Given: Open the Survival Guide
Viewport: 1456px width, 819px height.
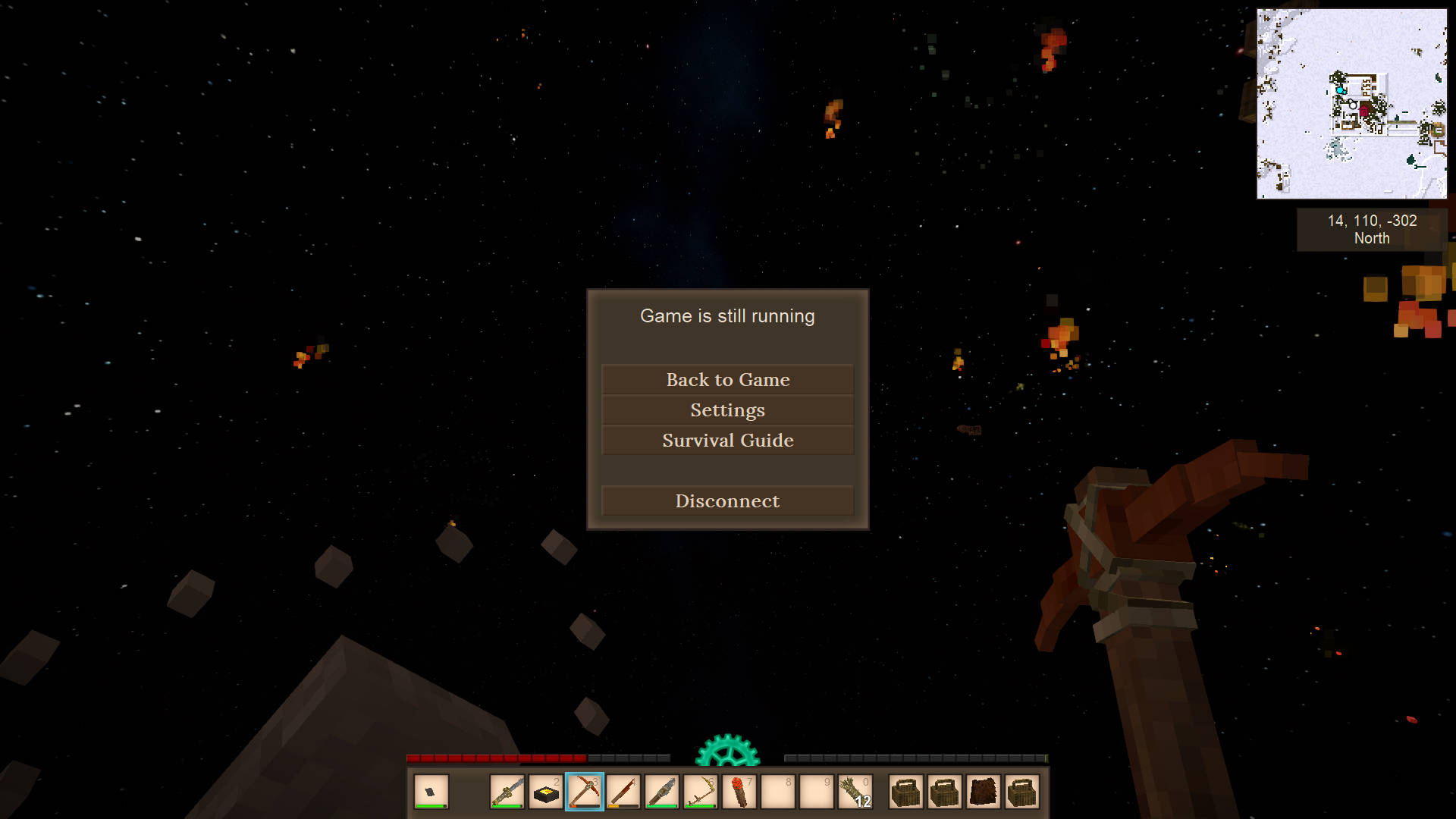Looking at the screenshot, I should 727,440.
